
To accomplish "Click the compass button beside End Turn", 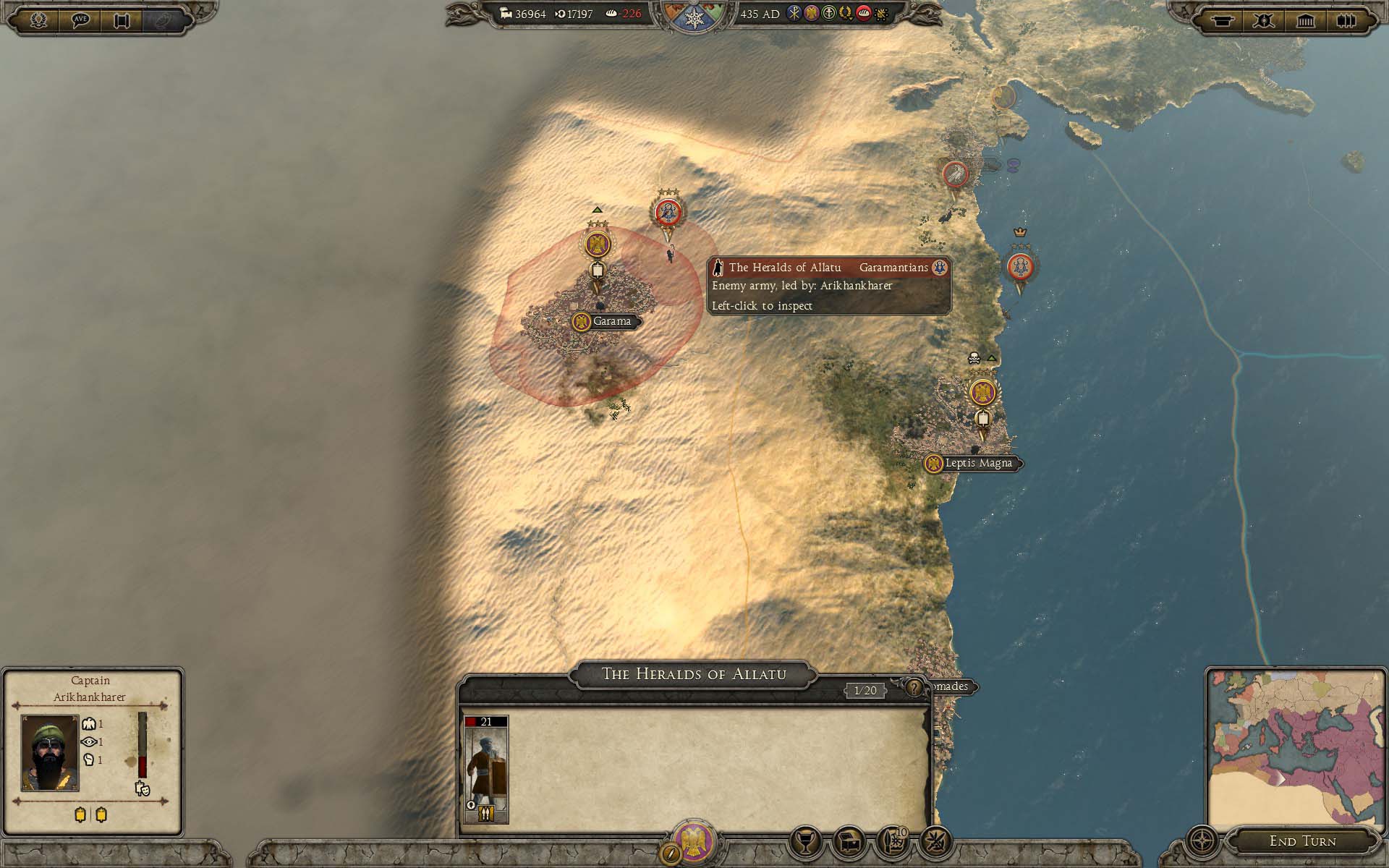I will pos(1202,842).
